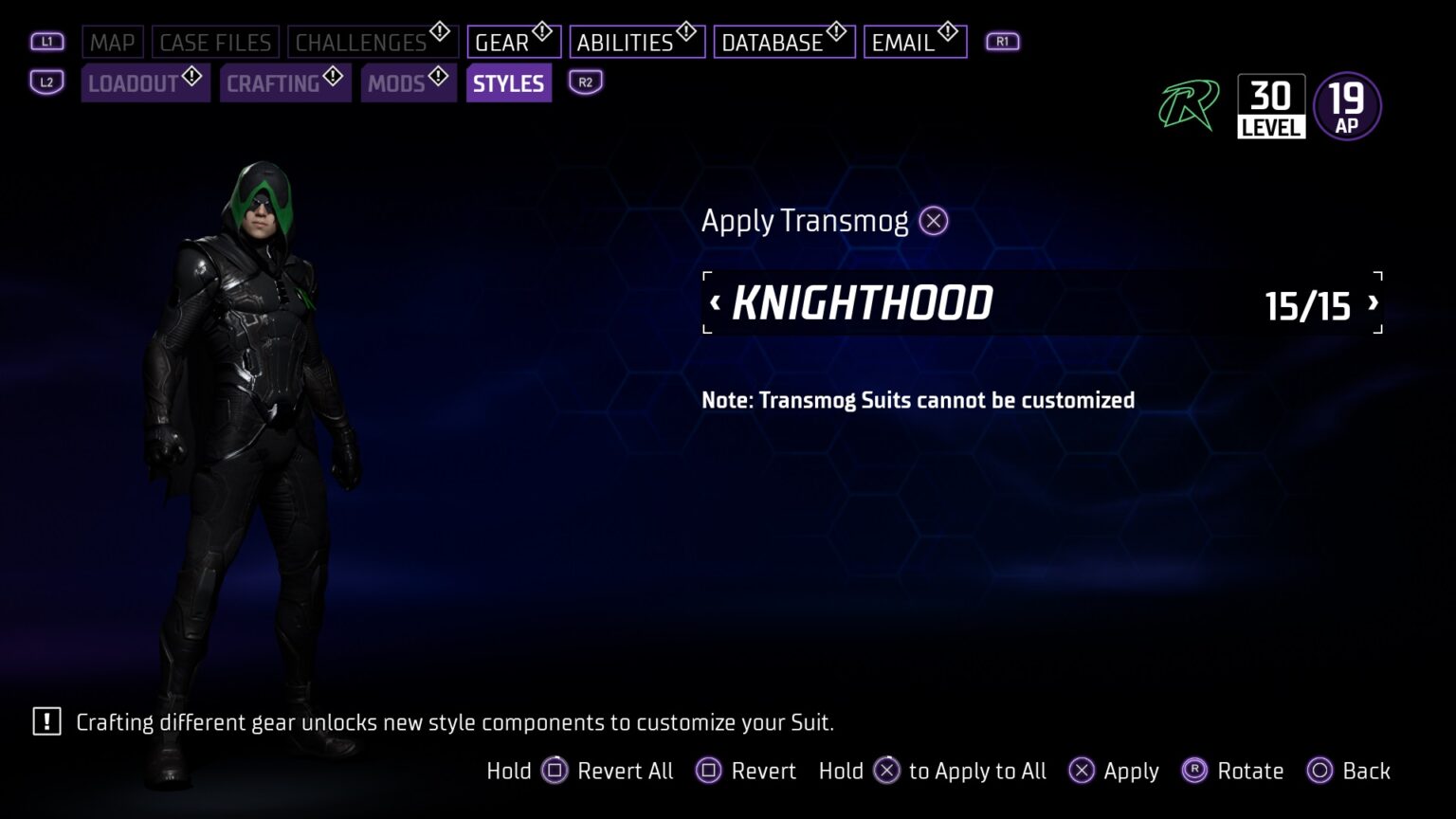Click the R1 shoulder button icon
This screenshot has width=1456, height=819.
pyautogui.click(x=1002, y=41)
